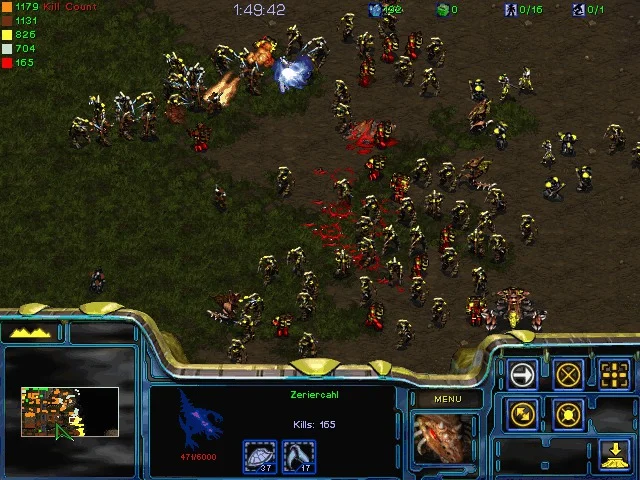Screen dimensions: 640x480
Task: Select the carapace armor upgrade icon
Action: [x=261, y=456]
